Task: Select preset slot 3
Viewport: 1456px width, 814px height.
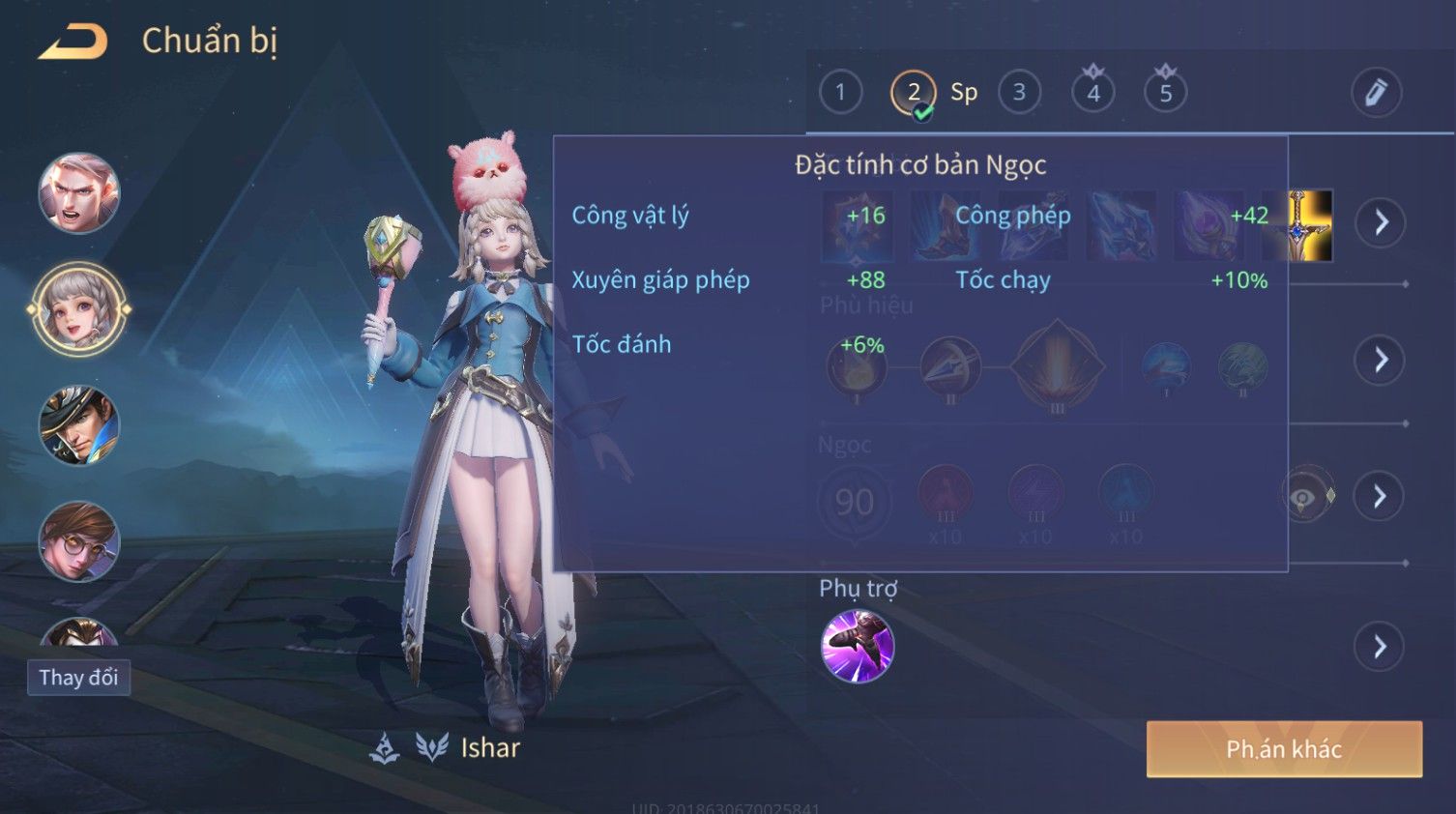Action: [x=1019, y=93]
